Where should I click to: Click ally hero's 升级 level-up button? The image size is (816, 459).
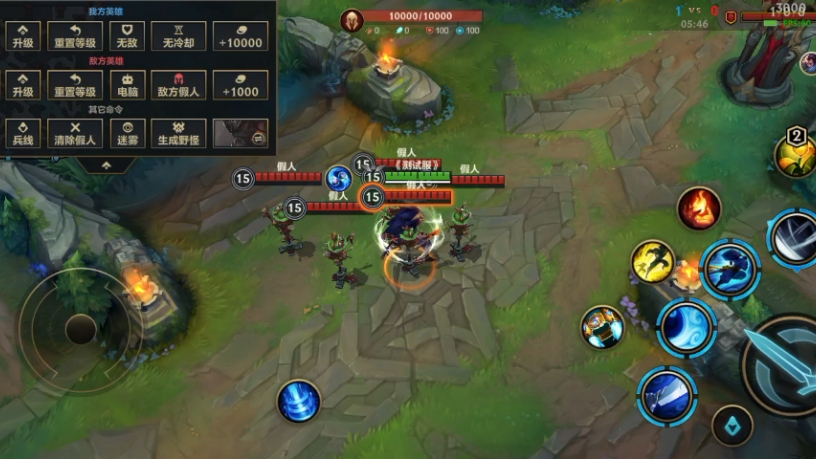pyautogui.click(x=23, y=36)
